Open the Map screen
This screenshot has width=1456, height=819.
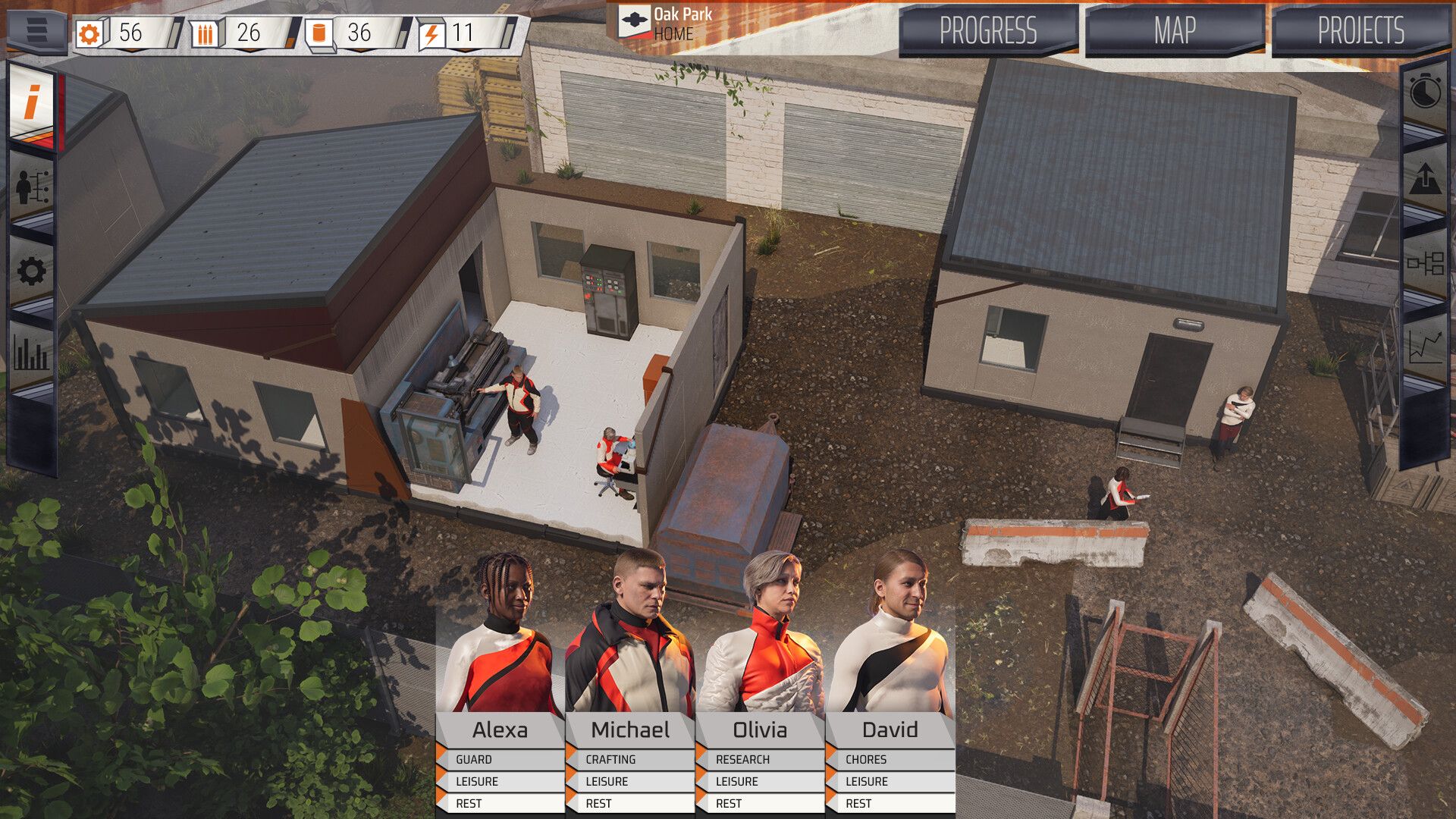1174,31
